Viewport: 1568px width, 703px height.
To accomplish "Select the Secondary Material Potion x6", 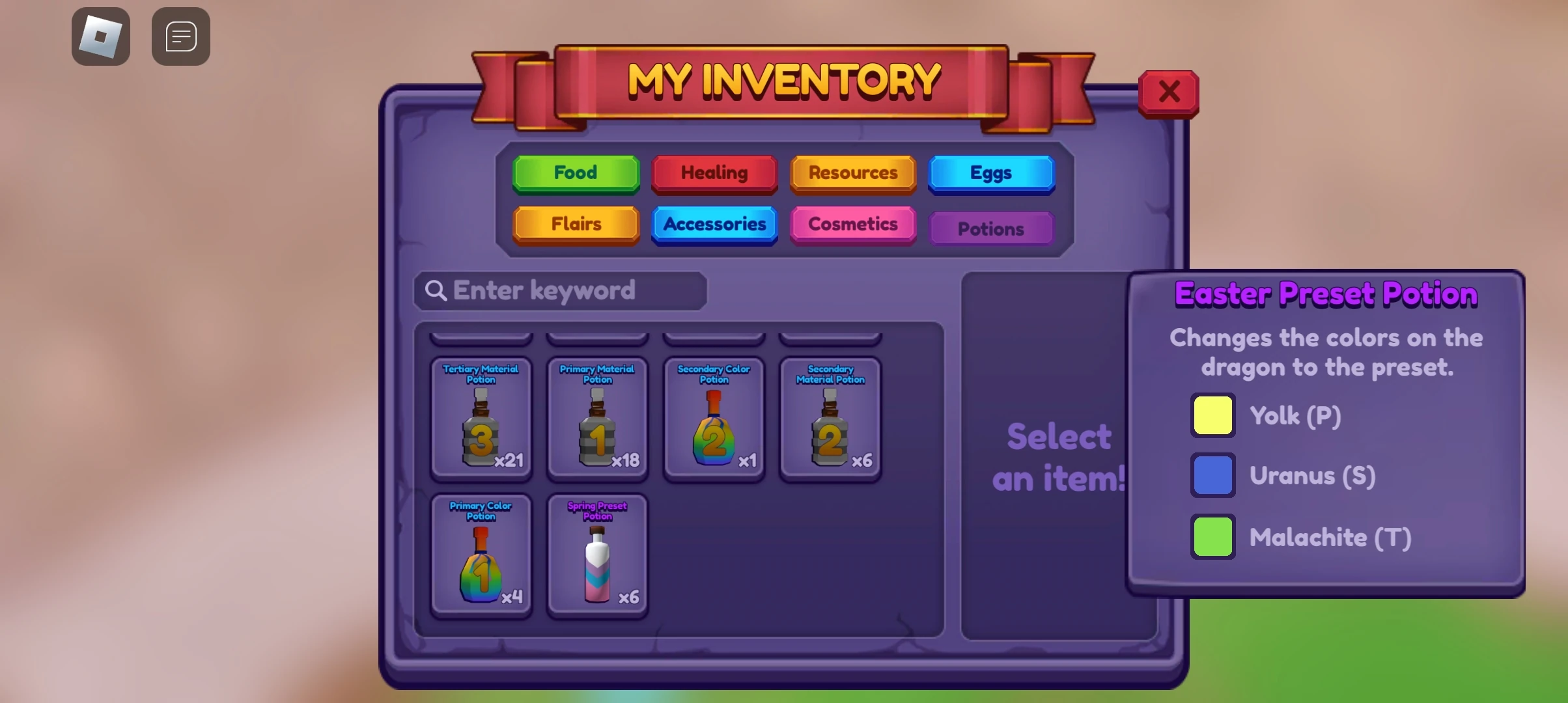I will point(830,420).
